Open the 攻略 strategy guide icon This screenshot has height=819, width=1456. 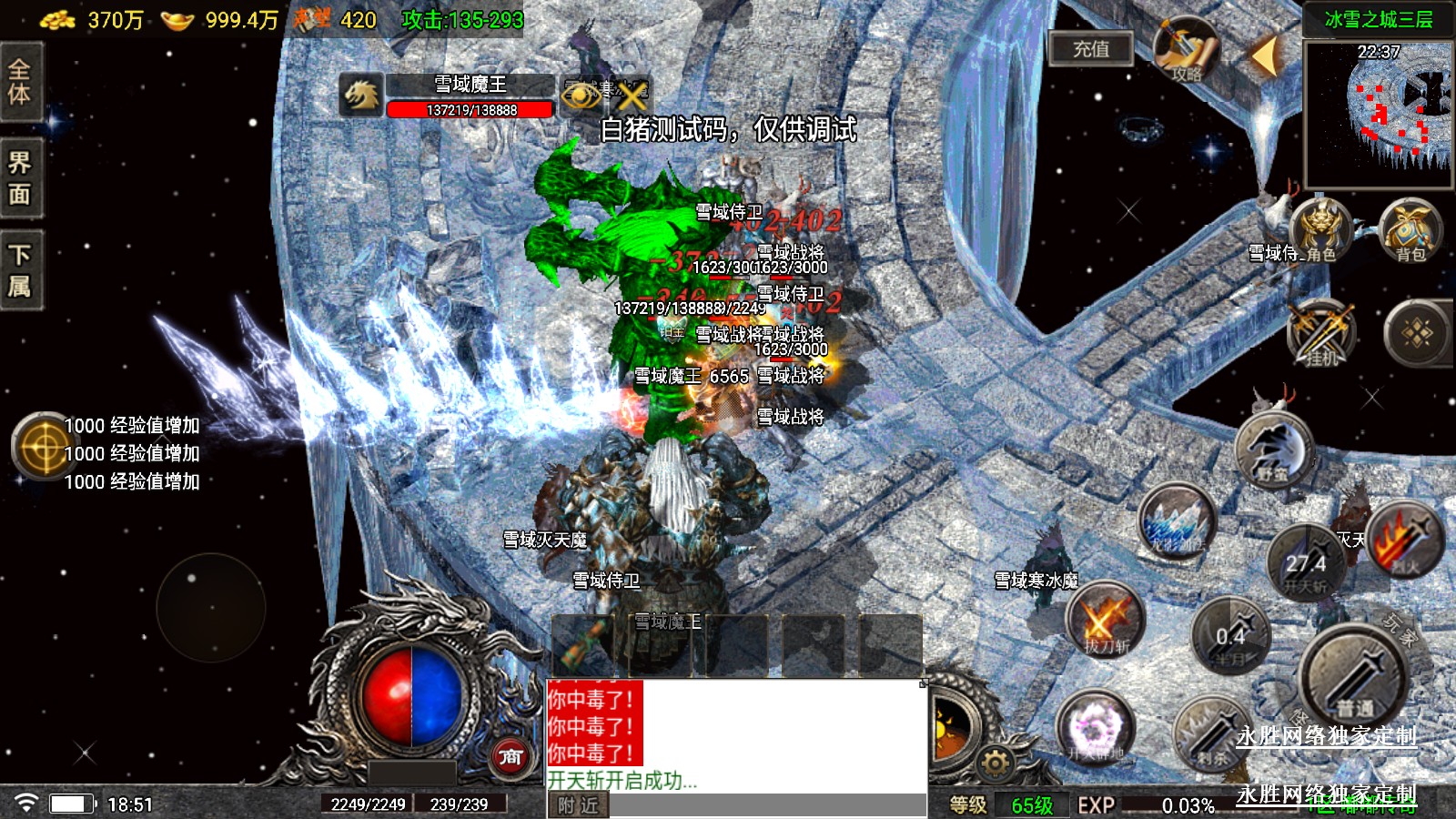(1187, 51)
